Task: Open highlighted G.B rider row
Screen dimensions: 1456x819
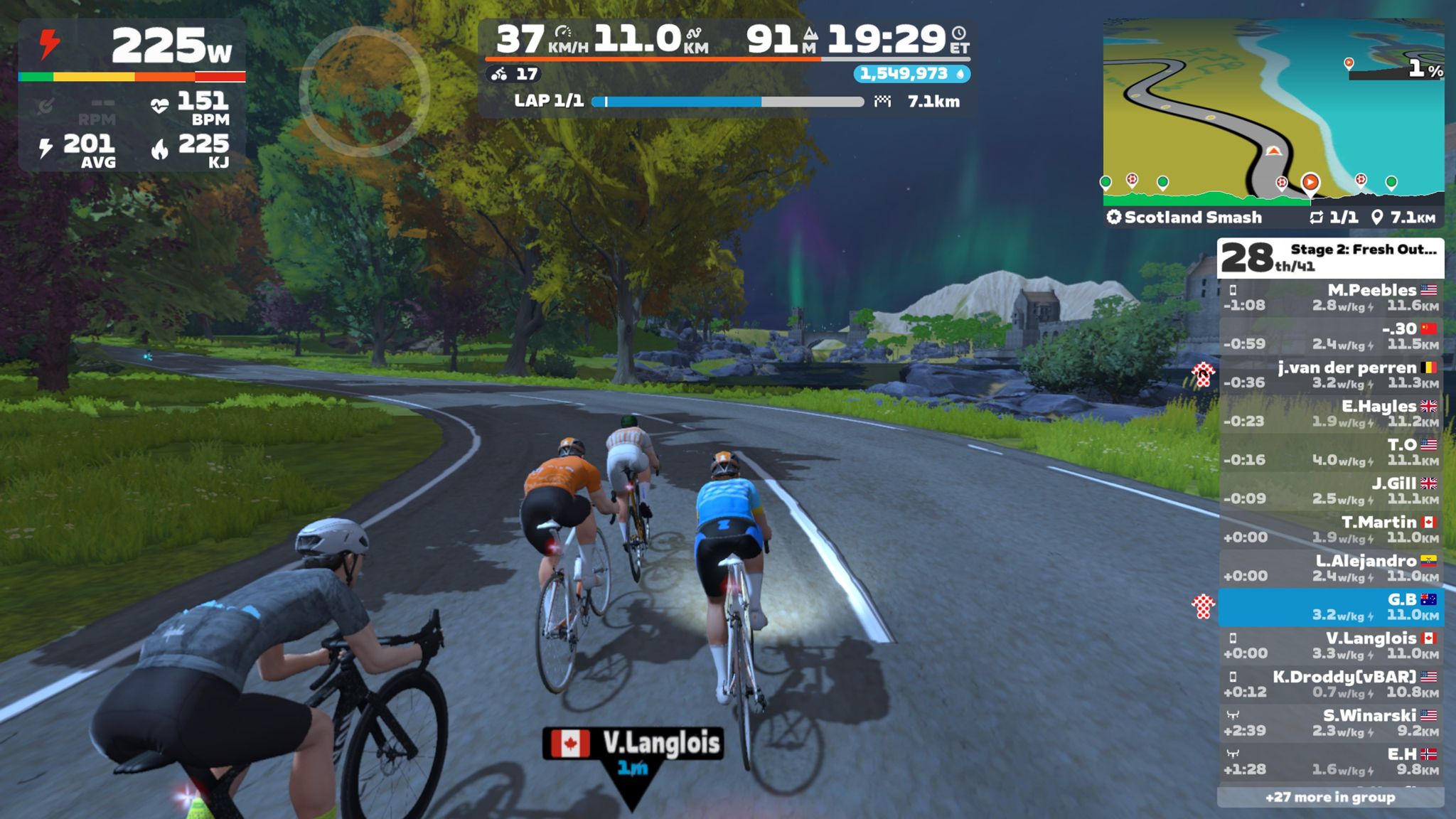Action: (1331, 607)
